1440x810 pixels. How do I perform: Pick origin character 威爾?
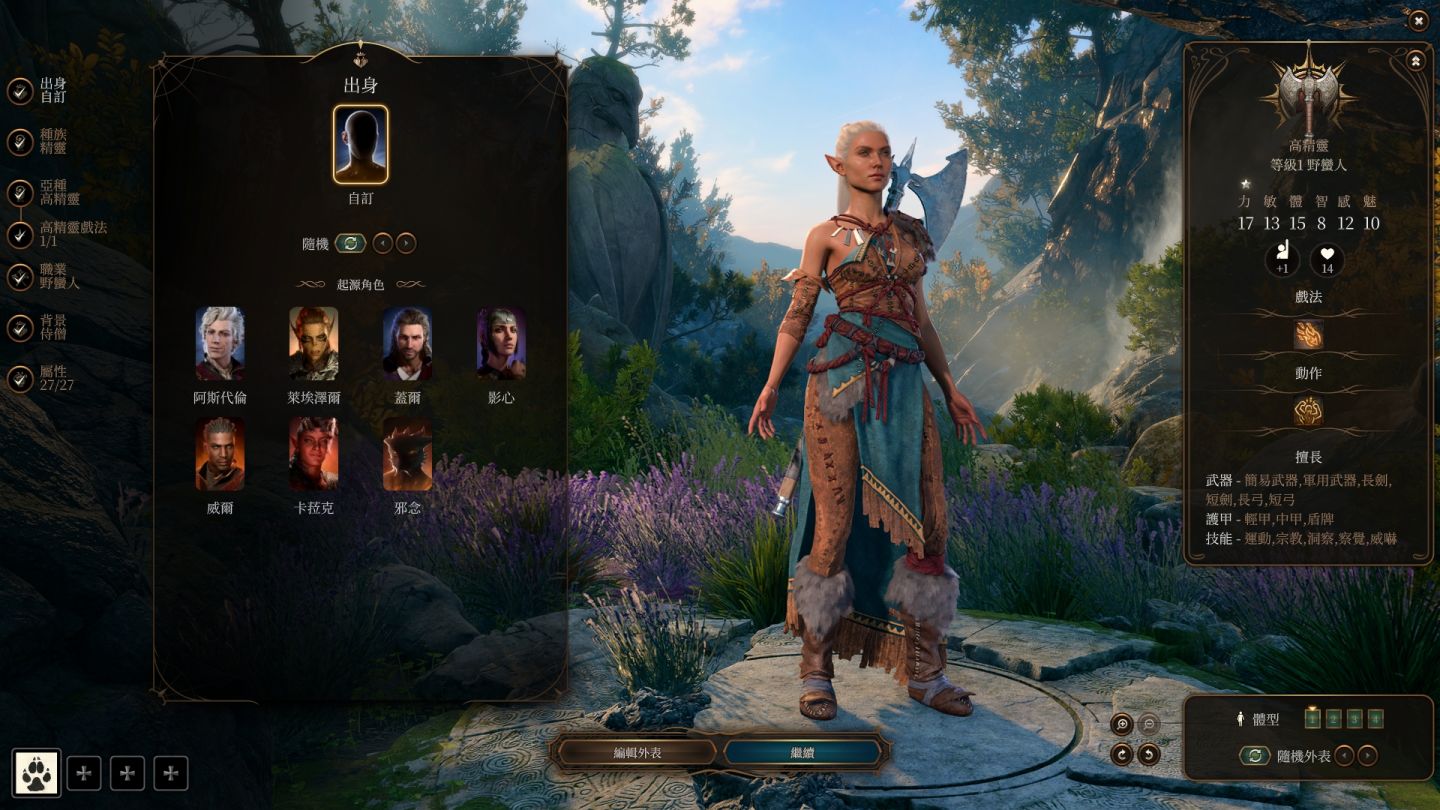pos(220,454)
